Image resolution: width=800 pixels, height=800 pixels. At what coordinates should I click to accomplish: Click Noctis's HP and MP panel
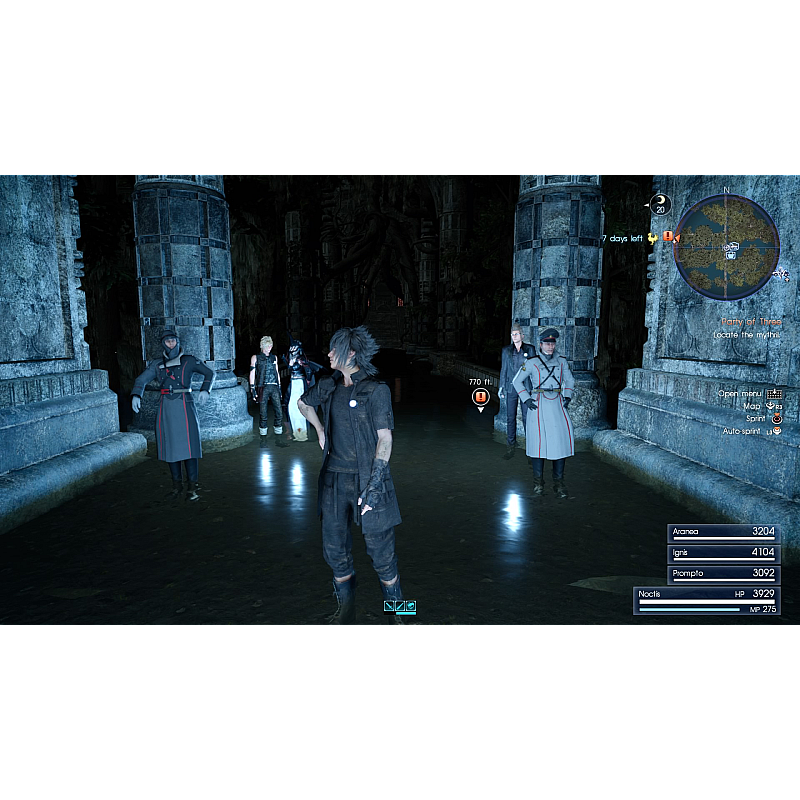point(707,601)
